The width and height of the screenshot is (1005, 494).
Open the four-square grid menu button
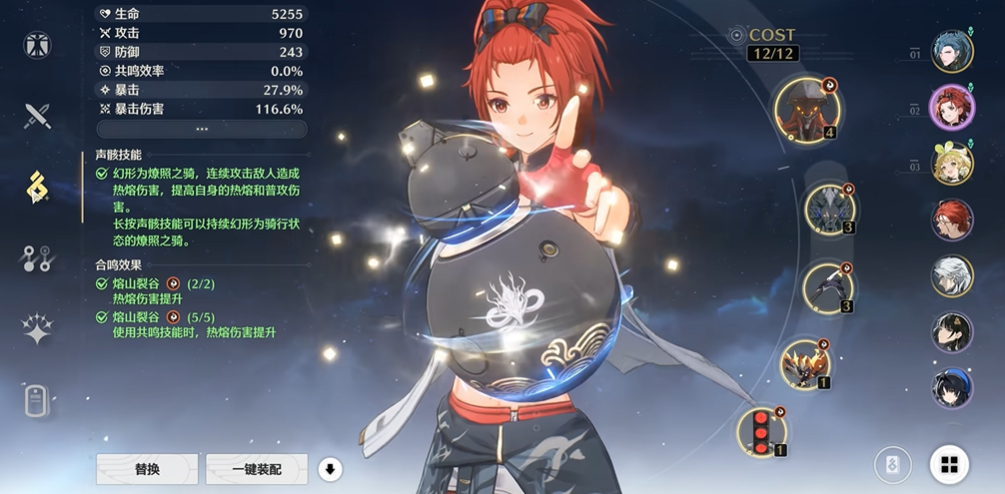pyautogui.click(x=949, y=464)
